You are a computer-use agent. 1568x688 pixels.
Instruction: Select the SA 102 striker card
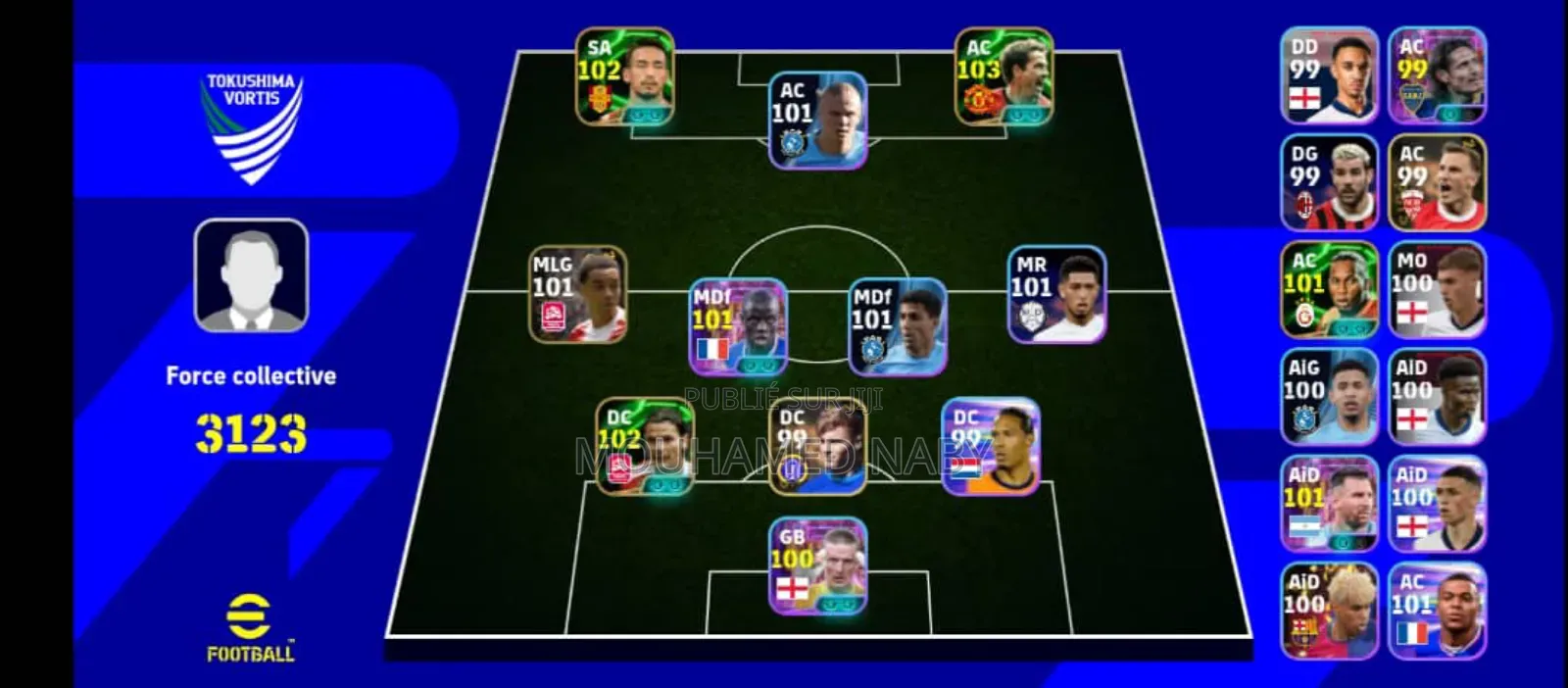point(624,77)
